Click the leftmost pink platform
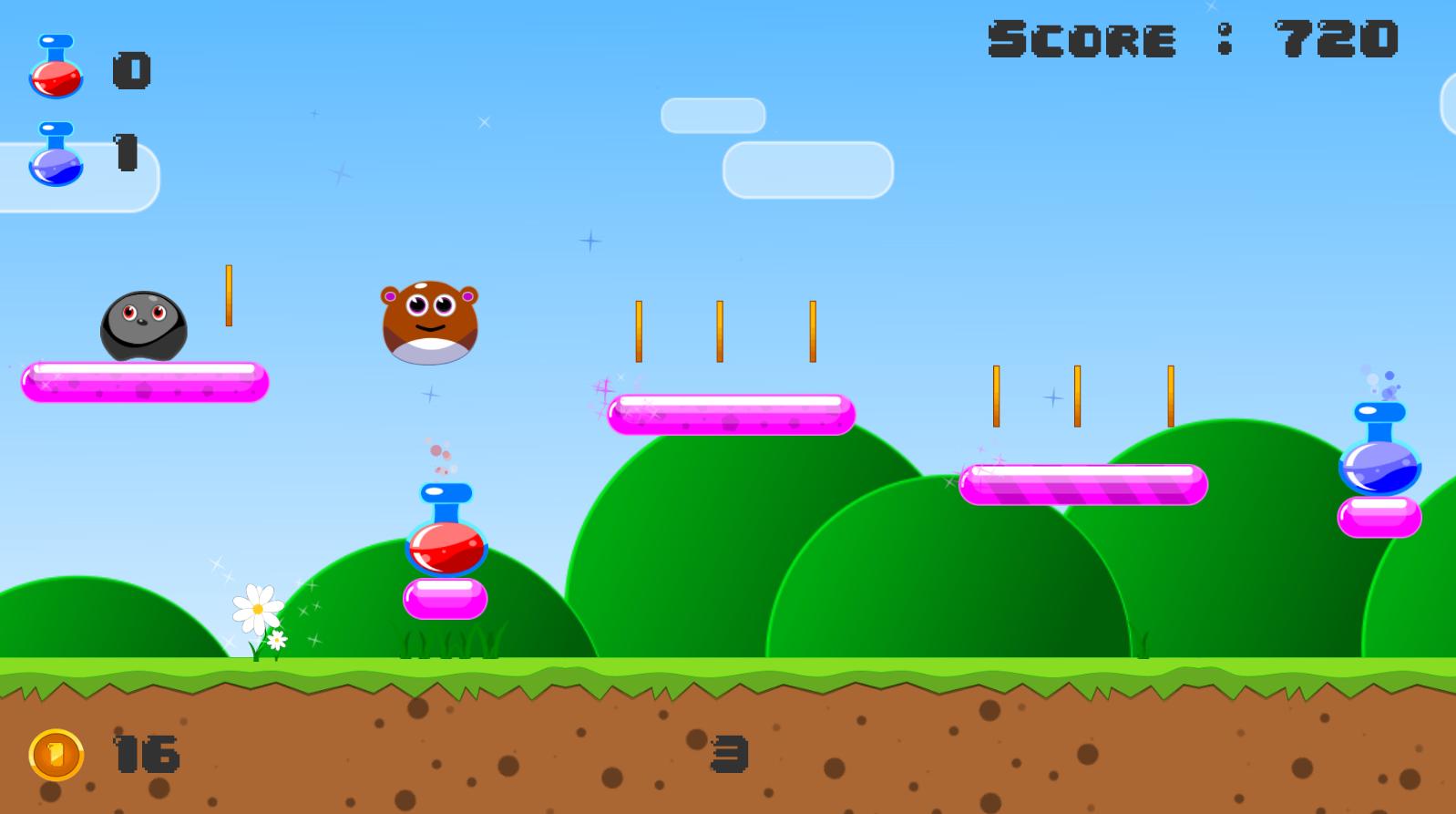 (146, 383)
